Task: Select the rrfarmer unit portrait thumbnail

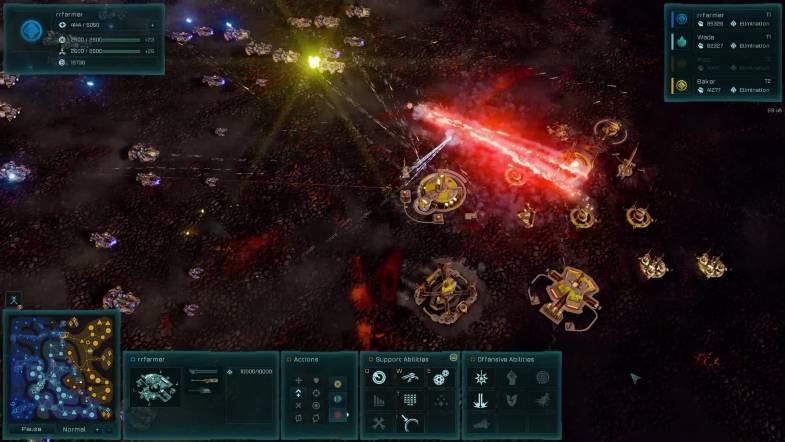Action: pyautogui.click(x=156, y=385)
